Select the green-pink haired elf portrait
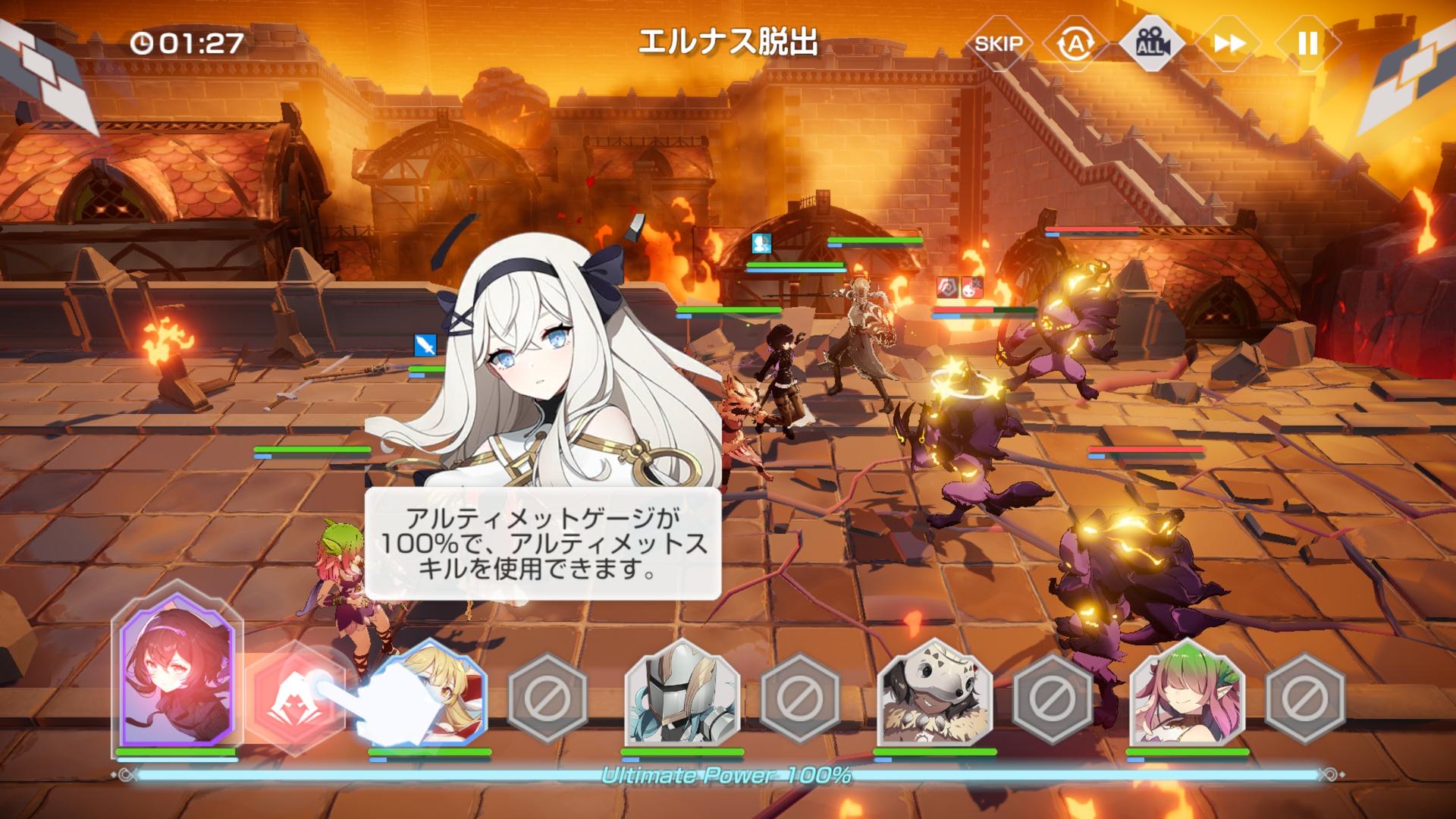This screenshot has width=1456, height=819. coord(1188,695)
